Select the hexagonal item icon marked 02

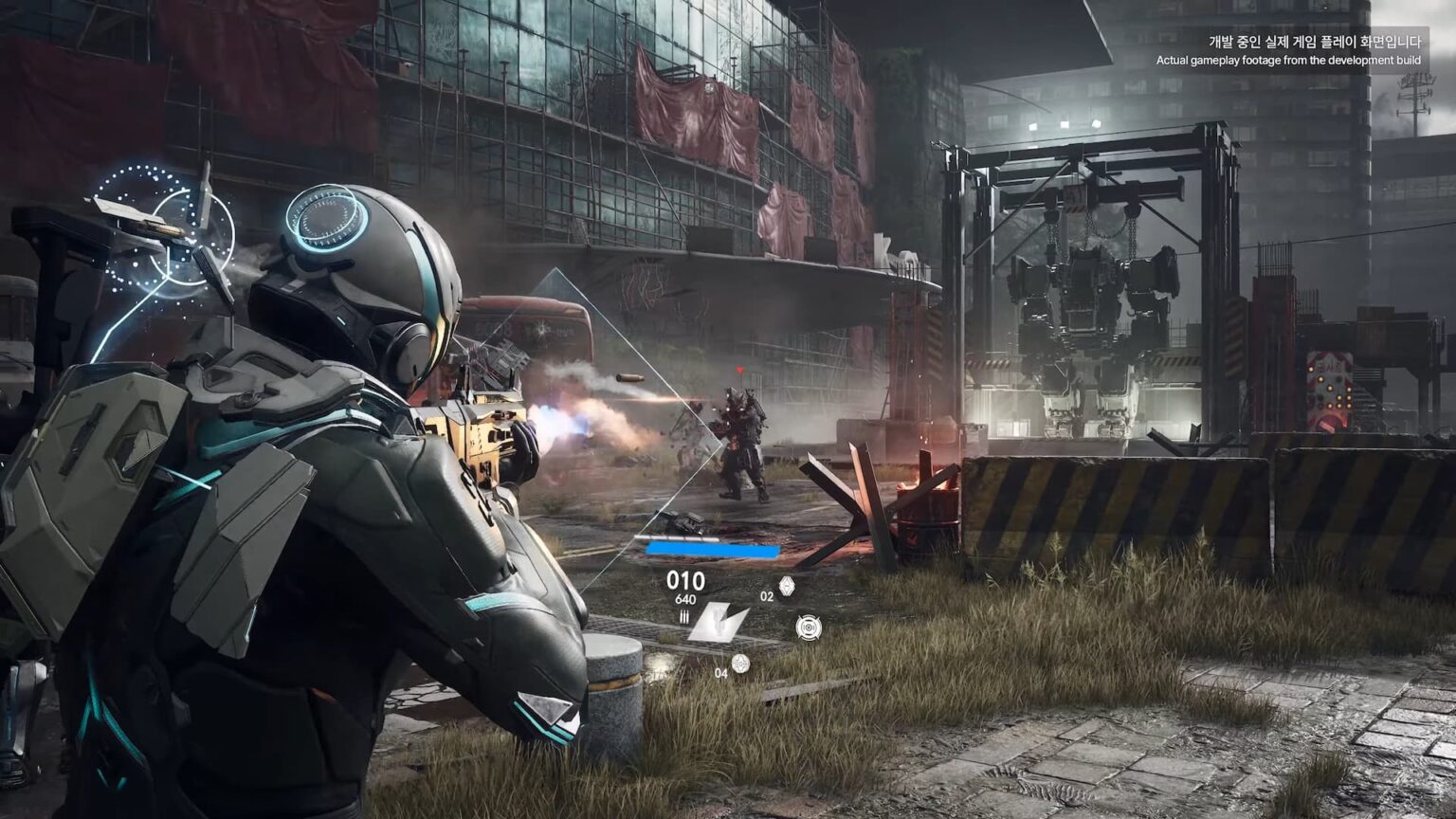(x=786, y=588)
